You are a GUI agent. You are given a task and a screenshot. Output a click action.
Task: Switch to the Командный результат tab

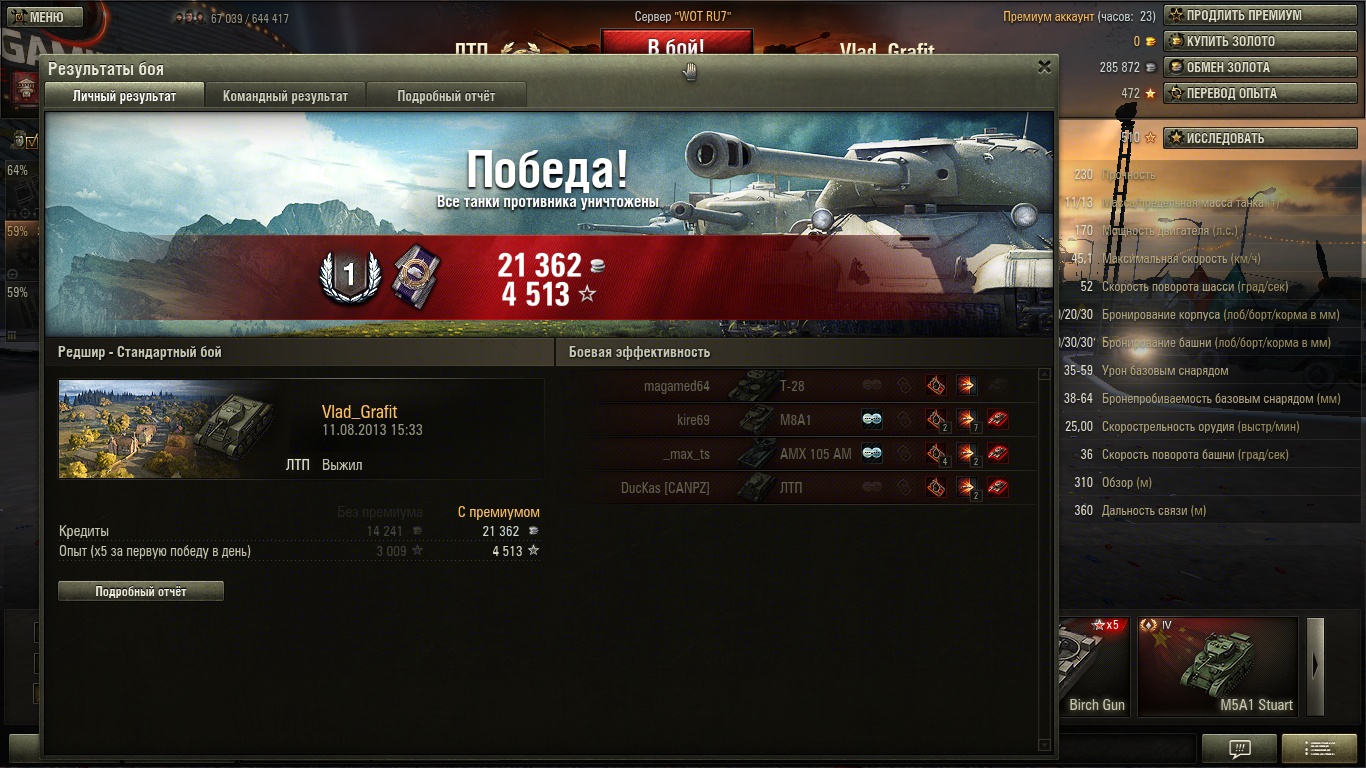285,96
